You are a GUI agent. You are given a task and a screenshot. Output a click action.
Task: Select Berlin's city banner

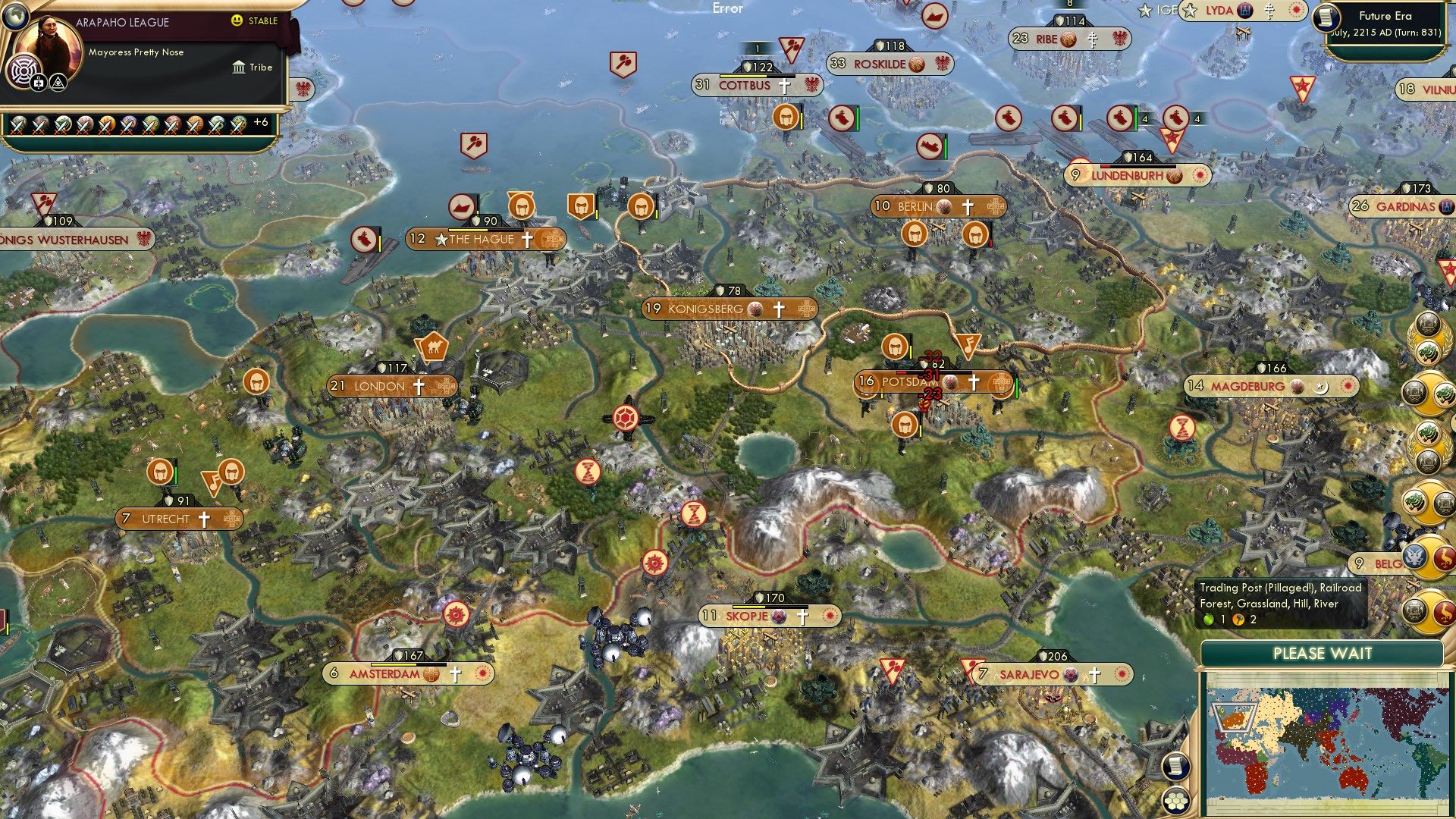(x=938, y=206)
